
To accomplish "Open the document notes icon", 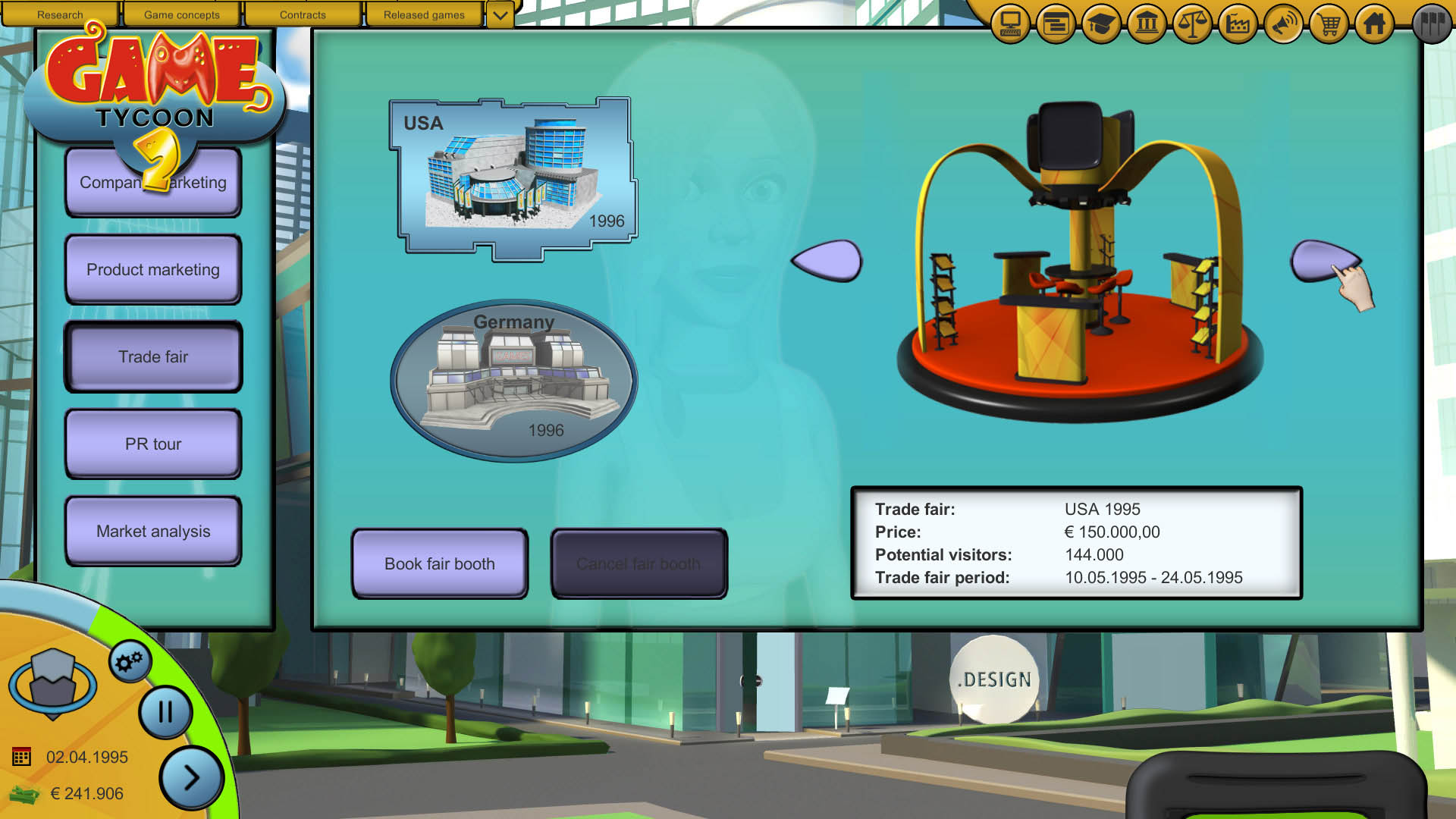I will (x=1055, y=24).
